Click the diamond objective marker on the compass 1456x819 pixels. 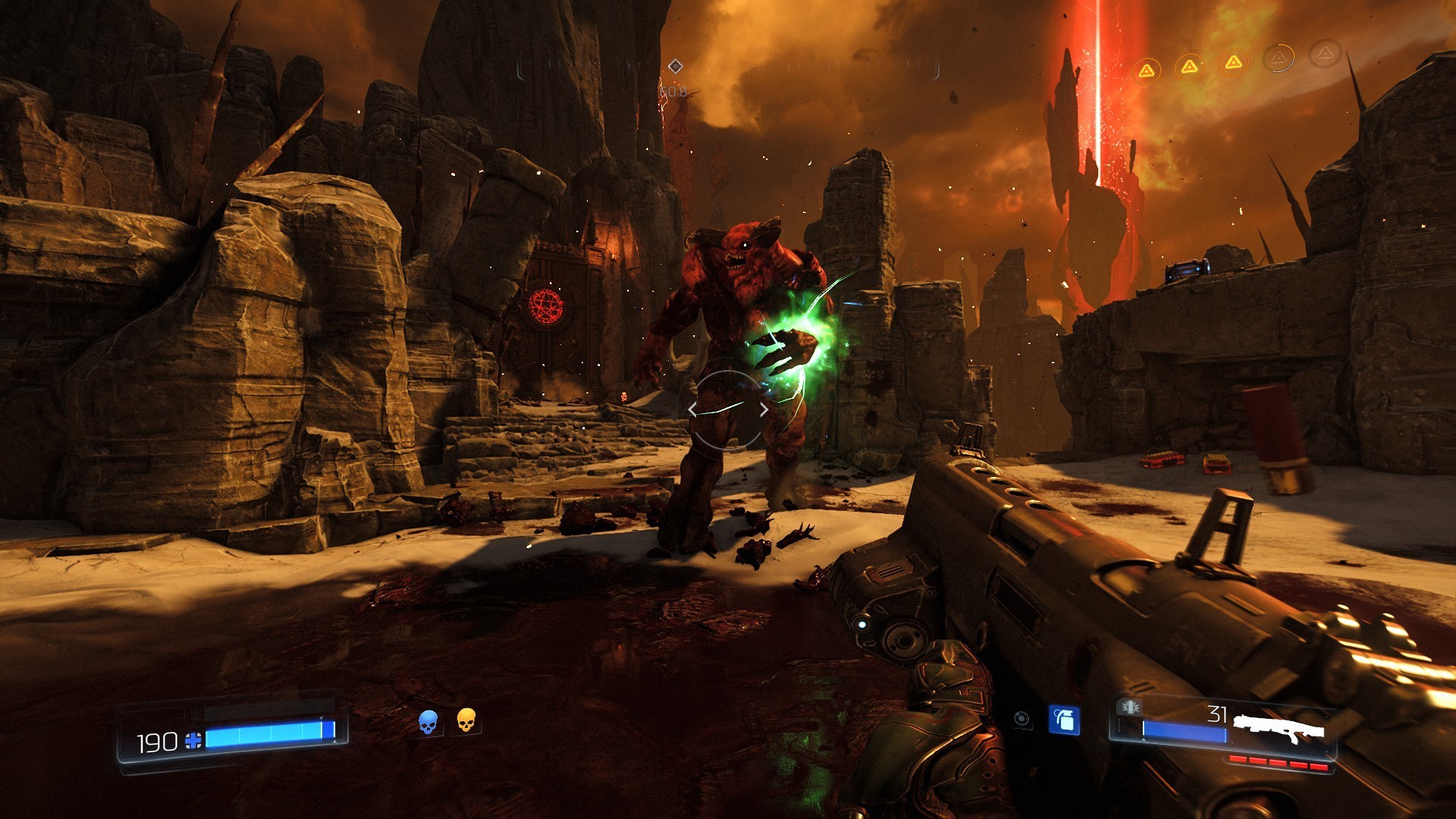click(676, 67)
